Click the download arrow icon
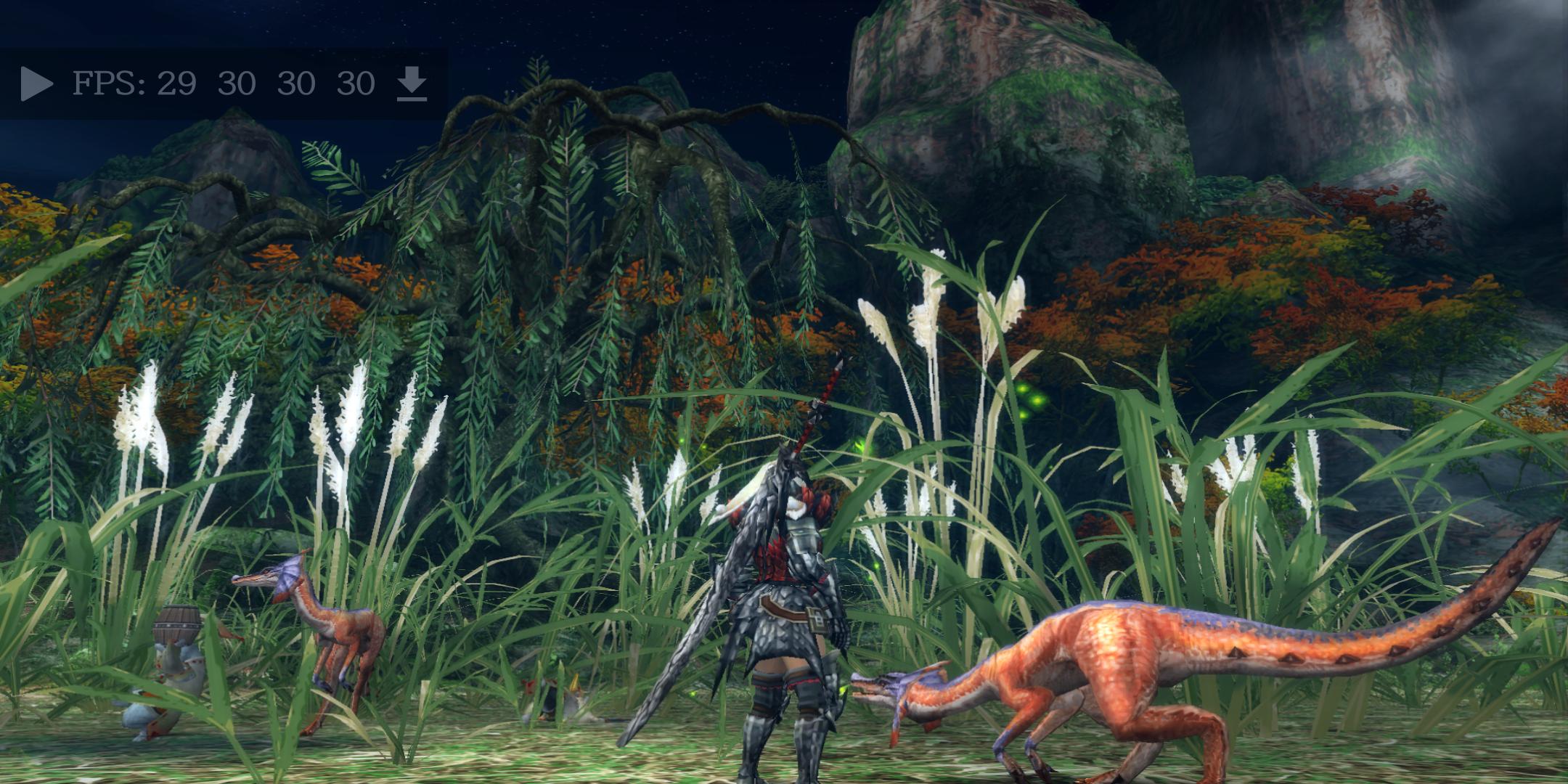Image resolution: width=1568 pixels, height=784 pixels. click(x=412, y=83)
